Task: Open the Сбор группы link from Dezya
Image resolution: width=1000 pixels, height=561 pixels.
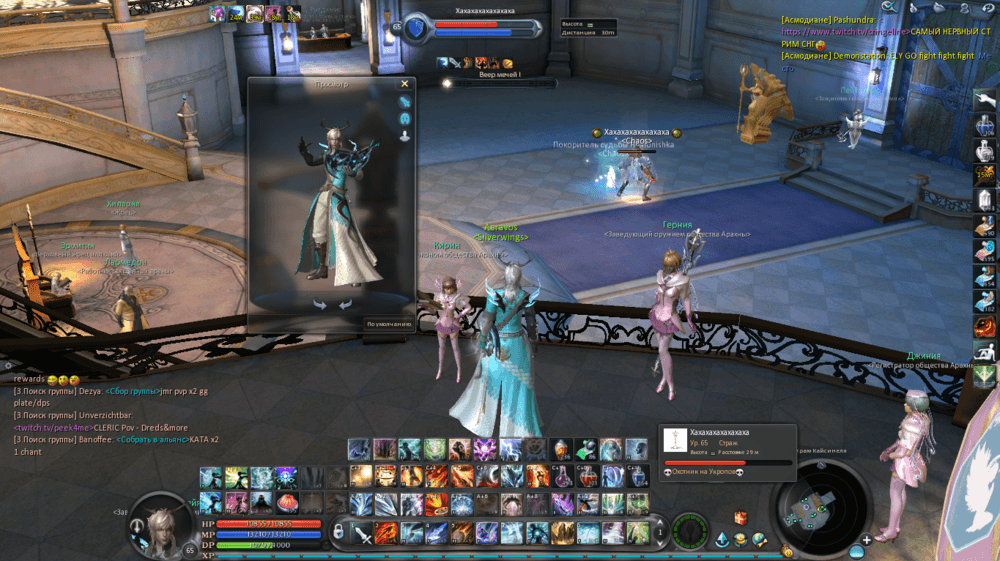Action: pos(132,391)
